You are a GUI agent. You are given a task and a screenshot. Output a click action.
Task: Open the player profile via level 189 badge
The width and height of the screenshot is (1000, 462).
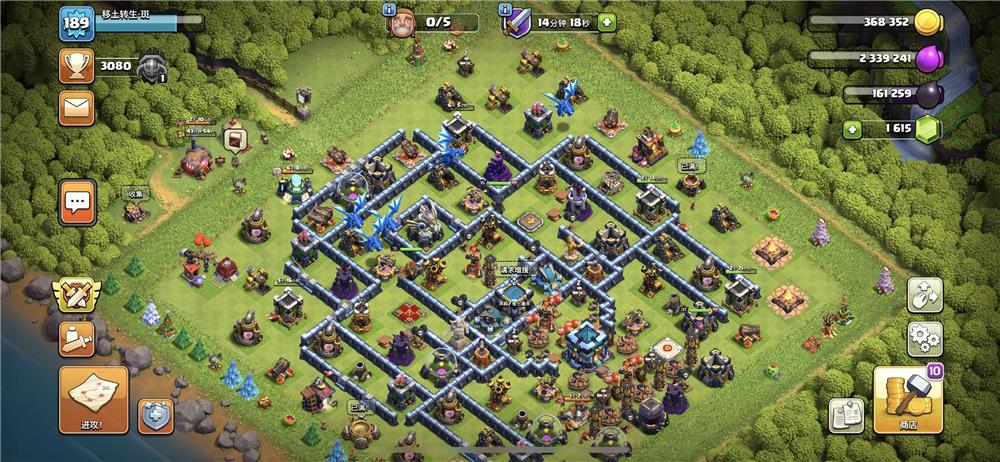76,24
